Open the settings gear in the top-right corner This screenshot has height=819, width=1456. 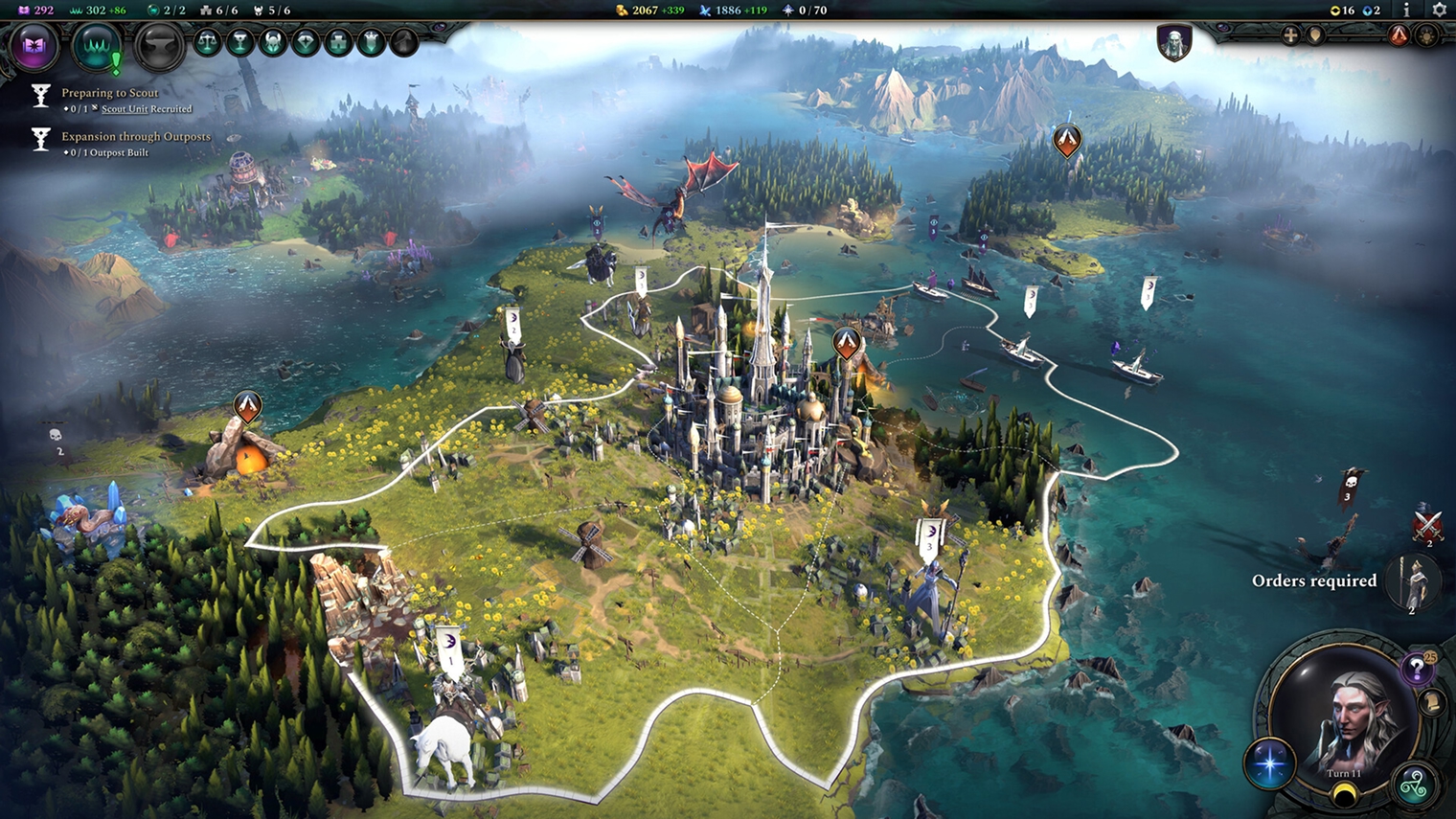pos(1440,11)
